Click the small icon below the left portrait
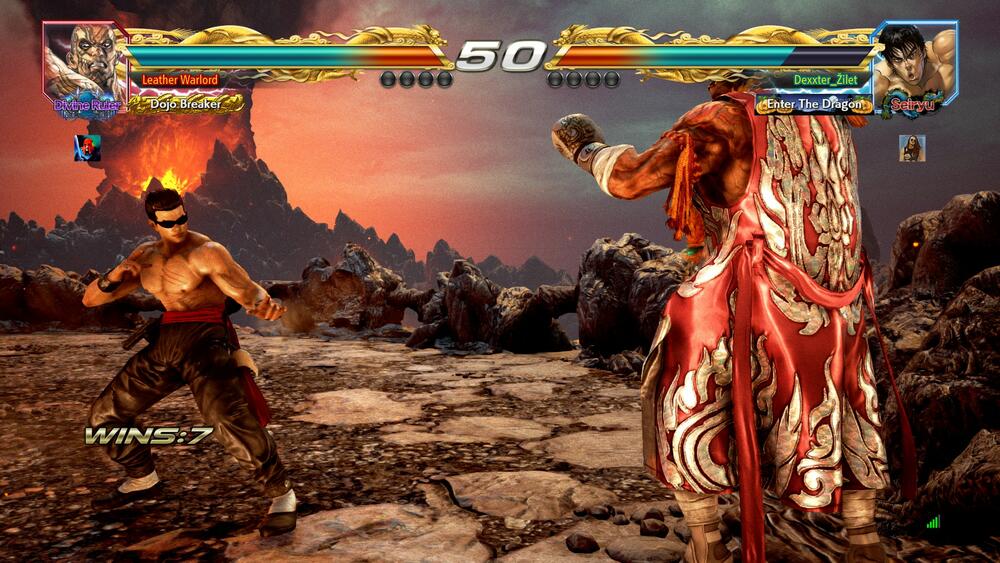The image size is (1000, 563). tap(86, 148)
